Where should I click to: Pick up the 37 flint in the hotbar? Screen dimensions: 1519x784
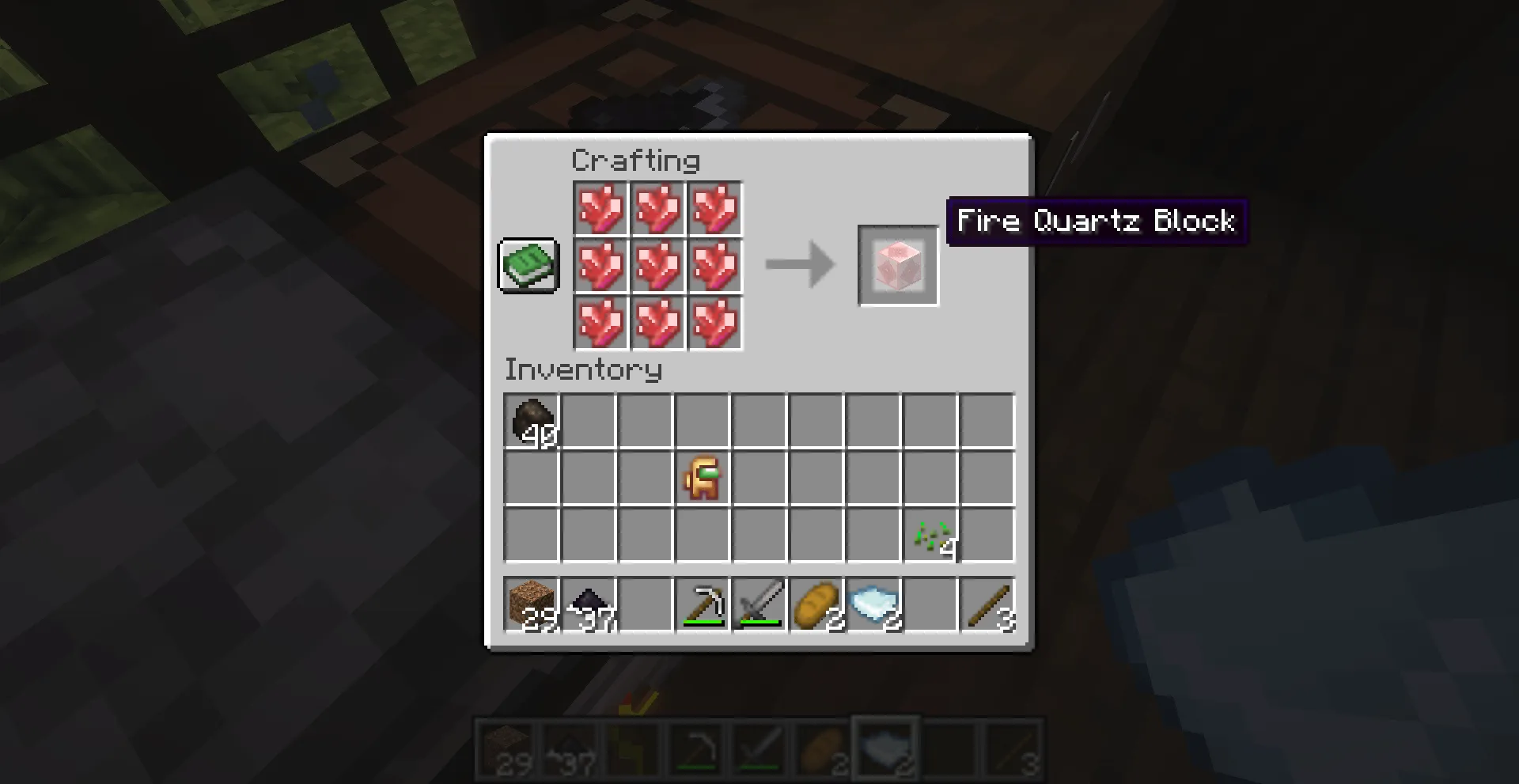[589, 604]
